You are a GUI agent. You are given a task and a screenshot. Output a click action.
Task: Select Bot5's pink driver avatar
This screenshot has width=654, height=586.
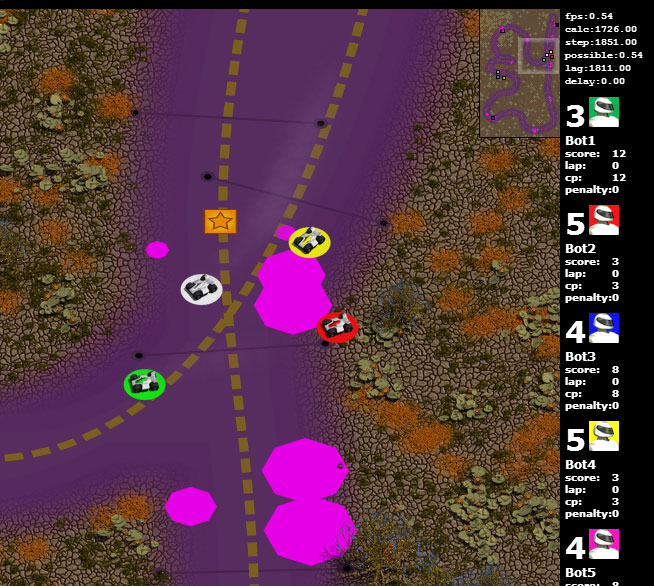[x=604, y=544]
